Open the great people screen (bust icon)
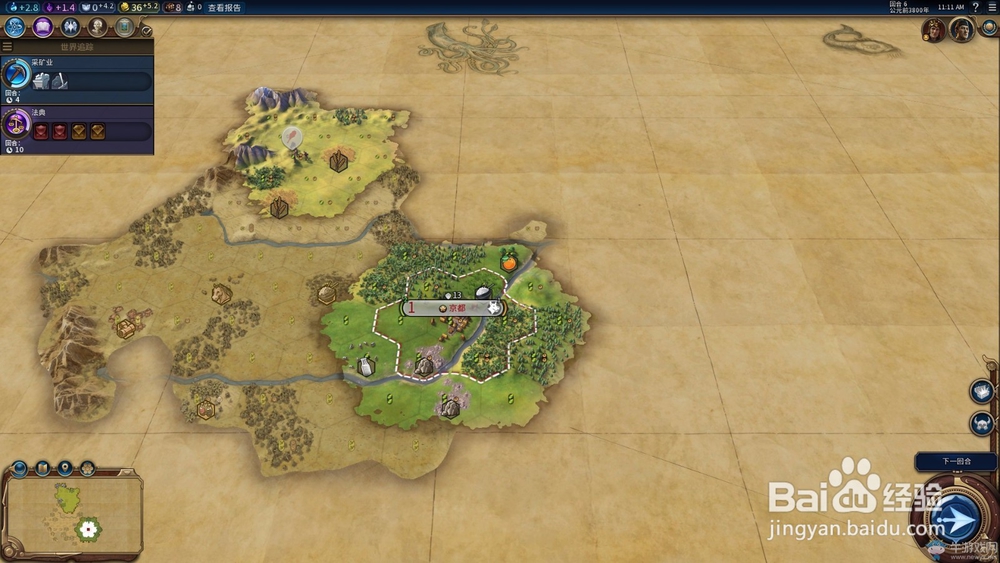 click(x=97, y=28)
